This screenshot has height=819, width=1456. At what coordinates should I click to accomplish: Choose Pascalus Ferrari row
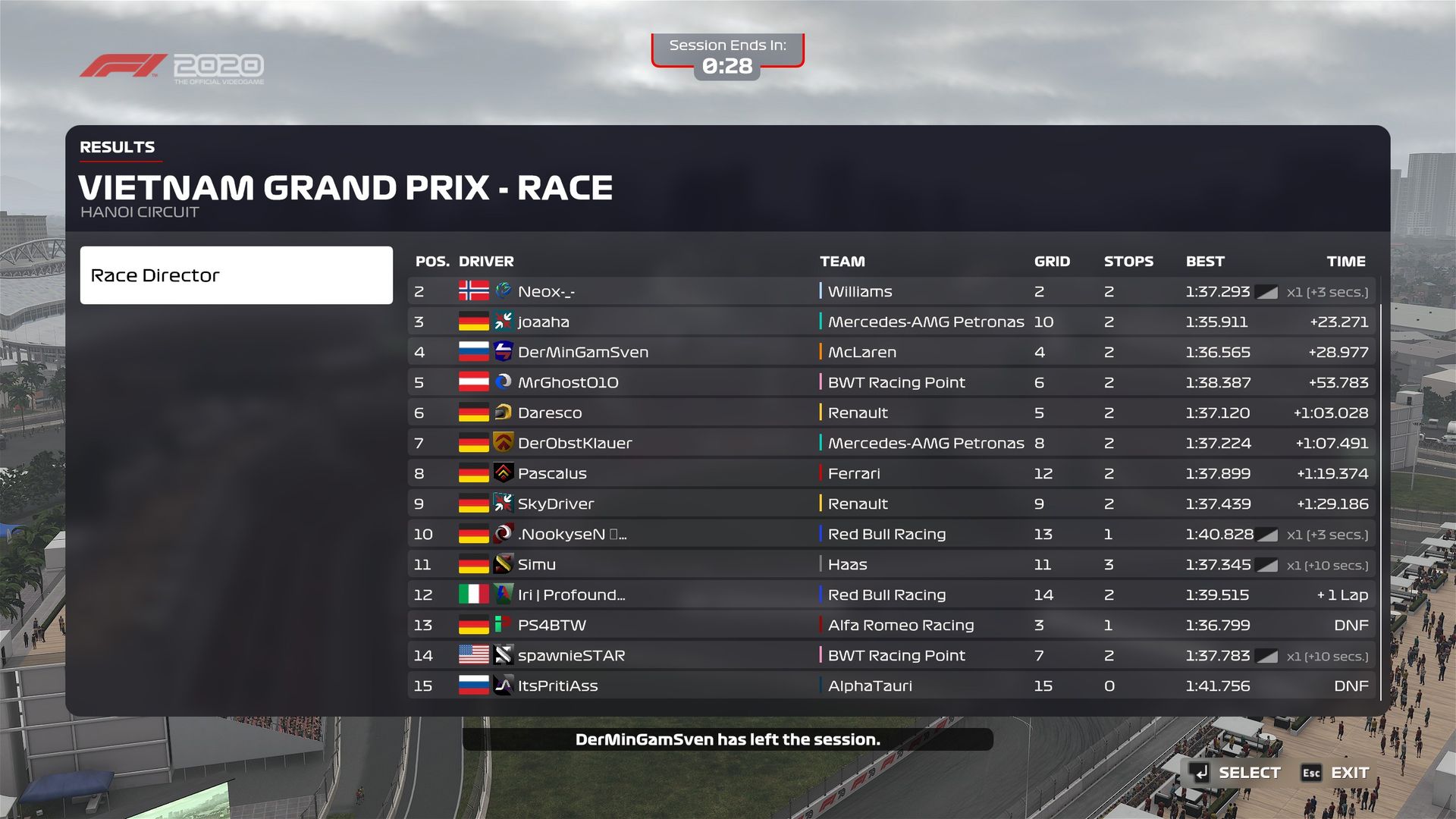(x=891, y=473)
